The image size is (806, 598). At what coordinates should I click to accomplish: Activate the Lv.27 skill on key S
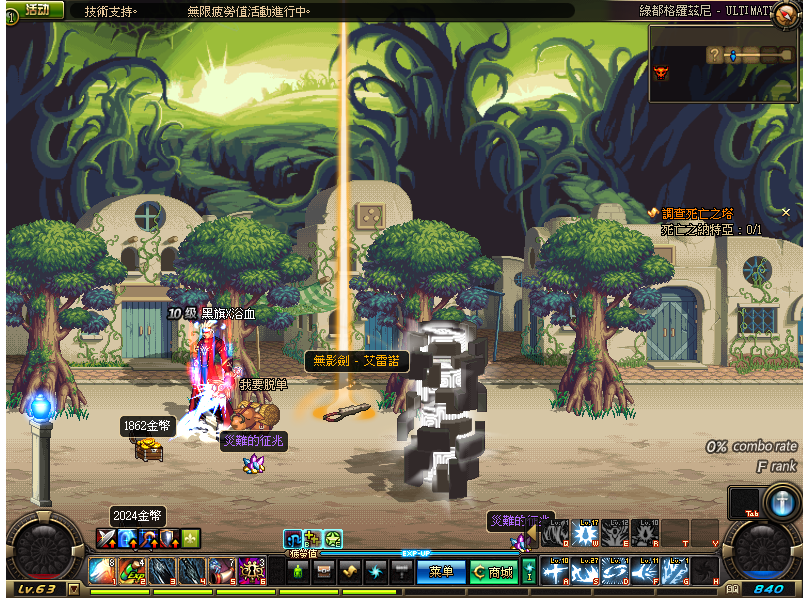[x=585, y=571]
